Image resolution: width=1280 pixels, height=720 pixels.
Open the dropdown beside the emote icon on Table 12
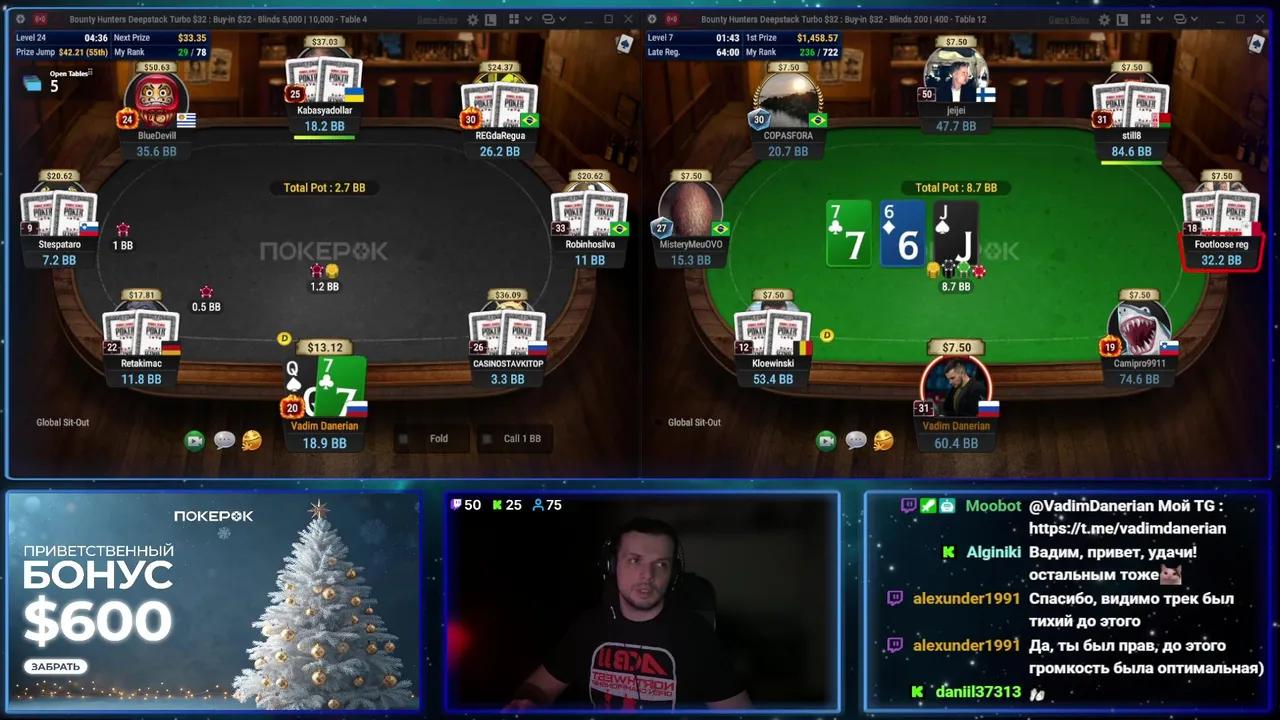(1193, 19)
